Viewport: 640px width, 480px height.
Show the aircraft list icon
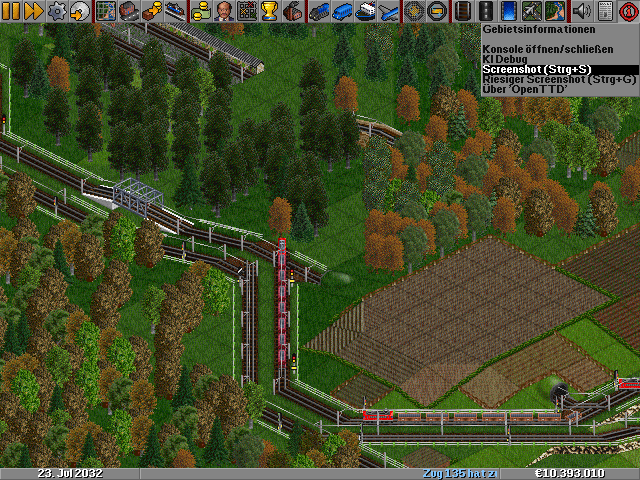(387, 11)
